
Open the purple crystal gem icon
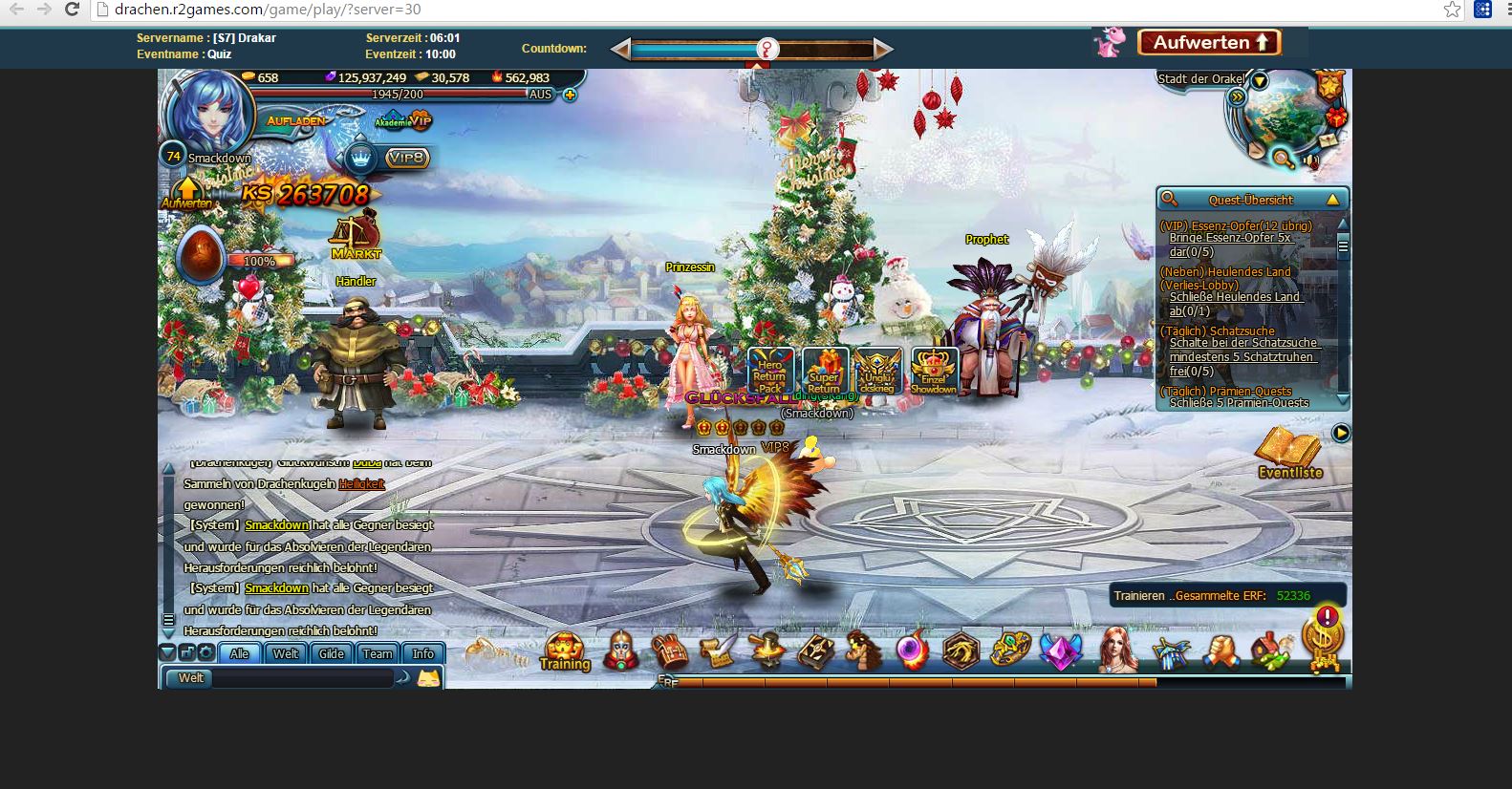[x=1061, y=651]
